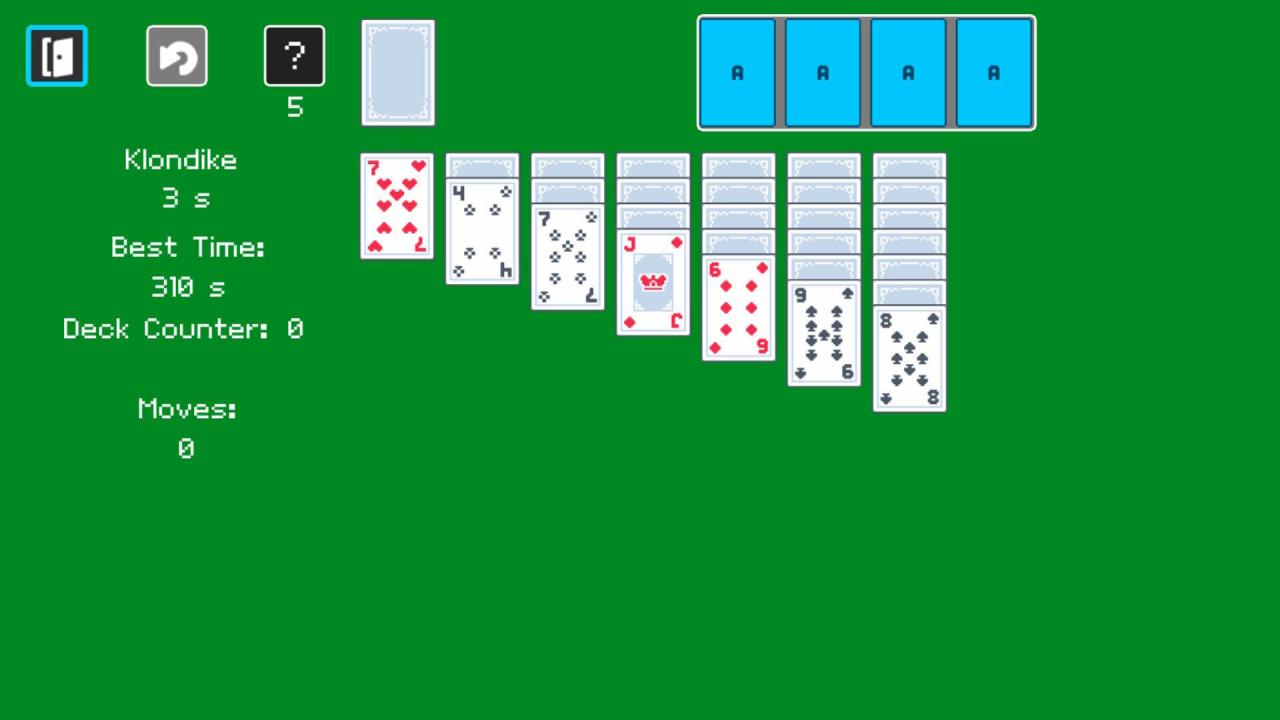Select the rightmost Ace foundation slot
Image resolution: width=1280 pixels, height=720 pixels.
tap(993, 72)
